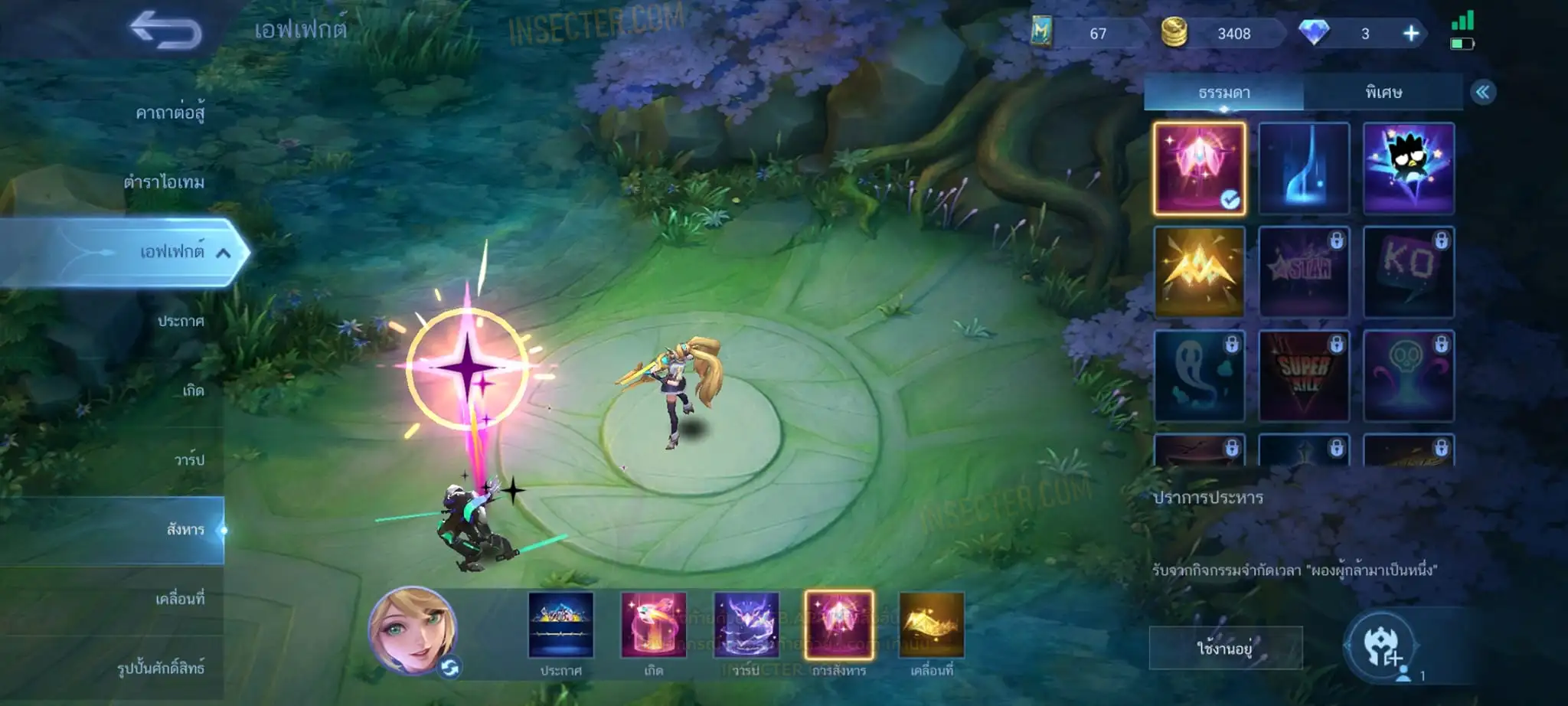Open the รูปปั้นศักดิ์สิทธิ์ menu entry
1568x706 pixels.
[x=161, y=668]
